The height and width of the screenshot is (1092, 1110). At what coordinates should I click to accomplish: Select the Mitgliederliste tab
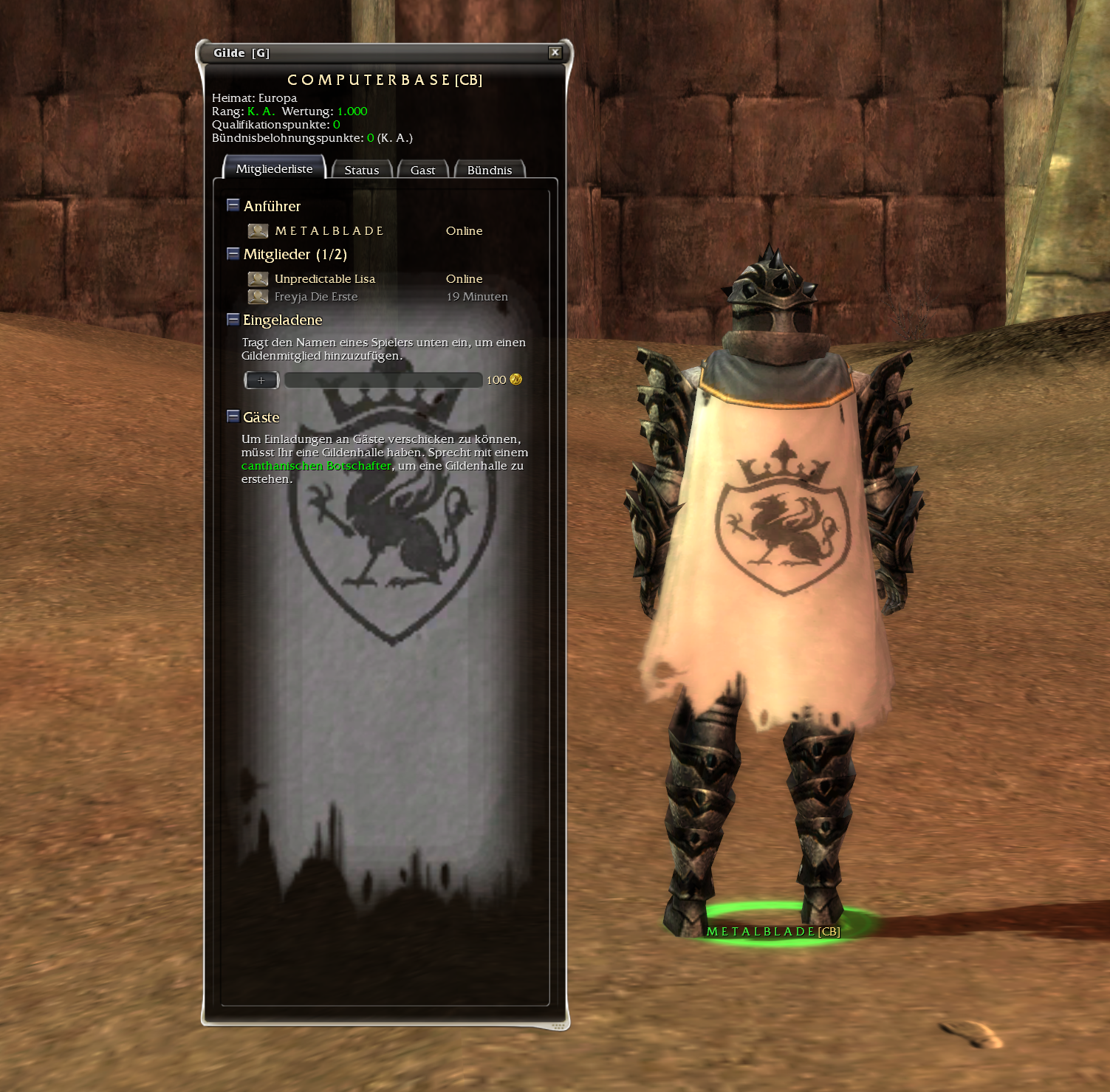click(x=274, y=168)
